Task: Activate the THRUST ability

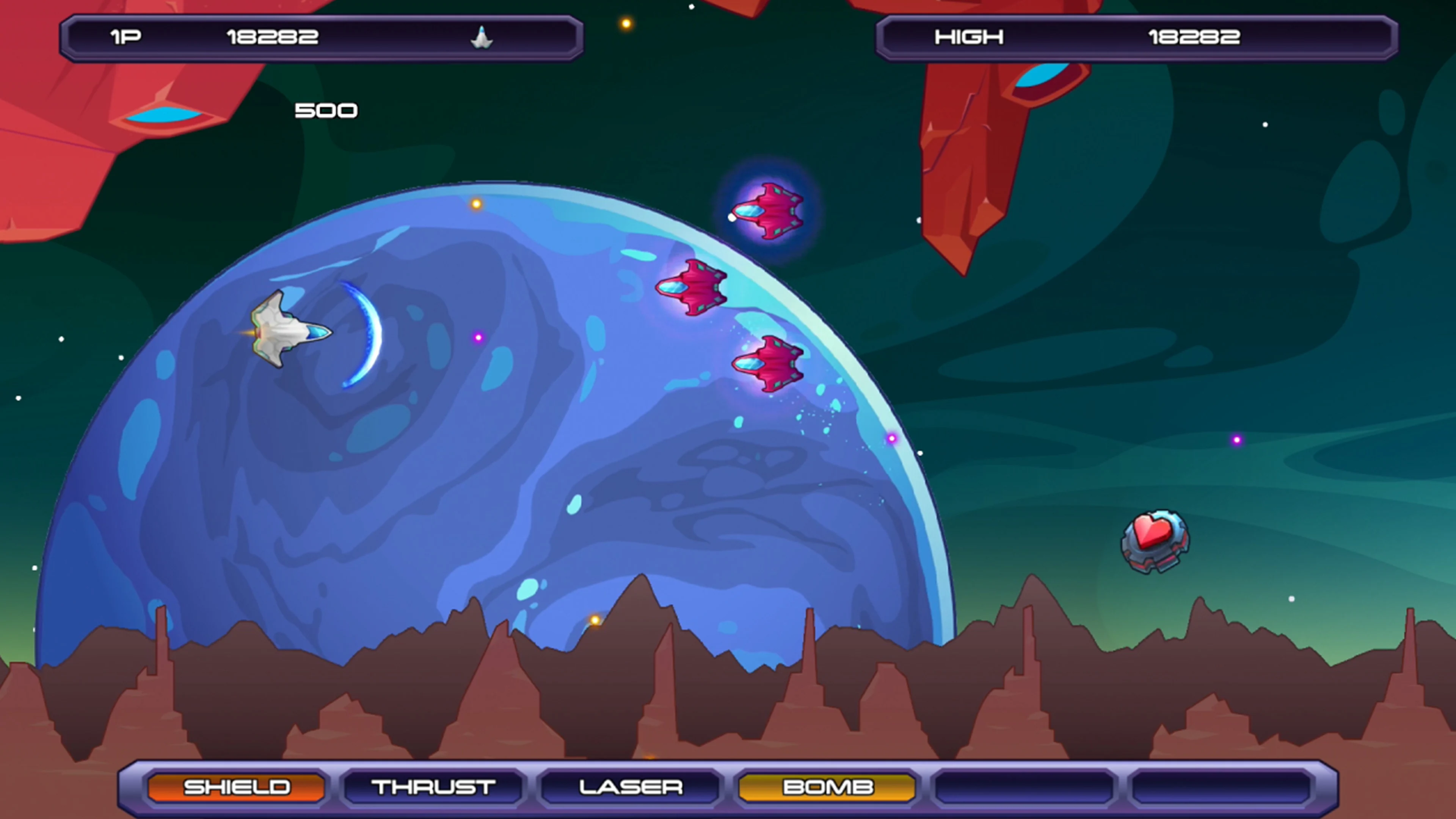Action: (x=433, y=786)
